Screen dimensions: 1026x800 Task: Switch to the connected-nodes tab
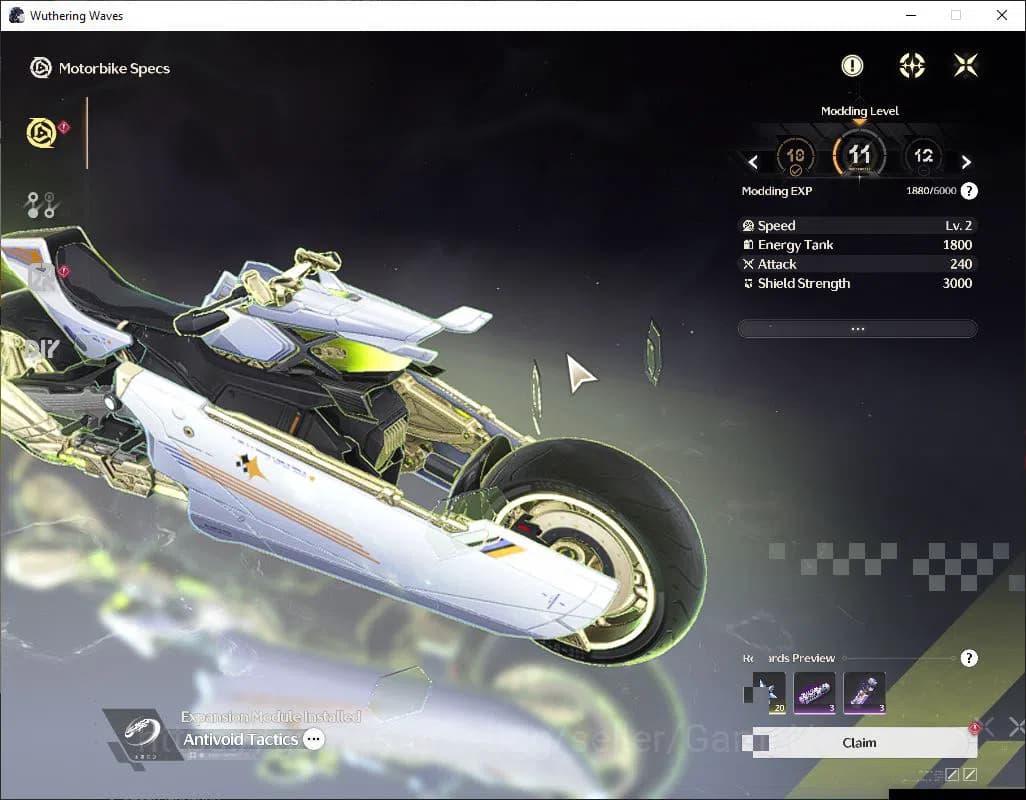41,205
